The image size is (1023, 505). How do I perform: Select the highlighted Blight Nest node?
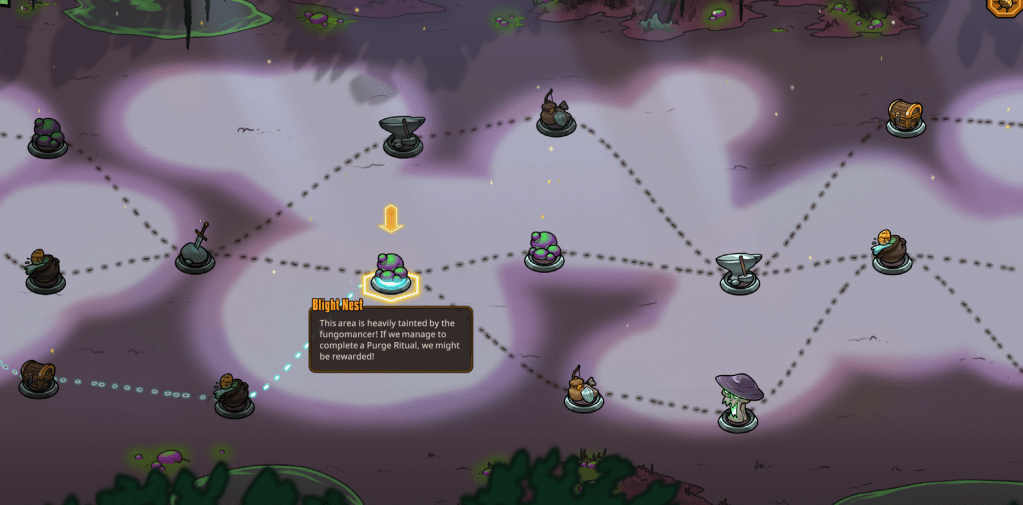pyautogui.click(x=390, y=274)
